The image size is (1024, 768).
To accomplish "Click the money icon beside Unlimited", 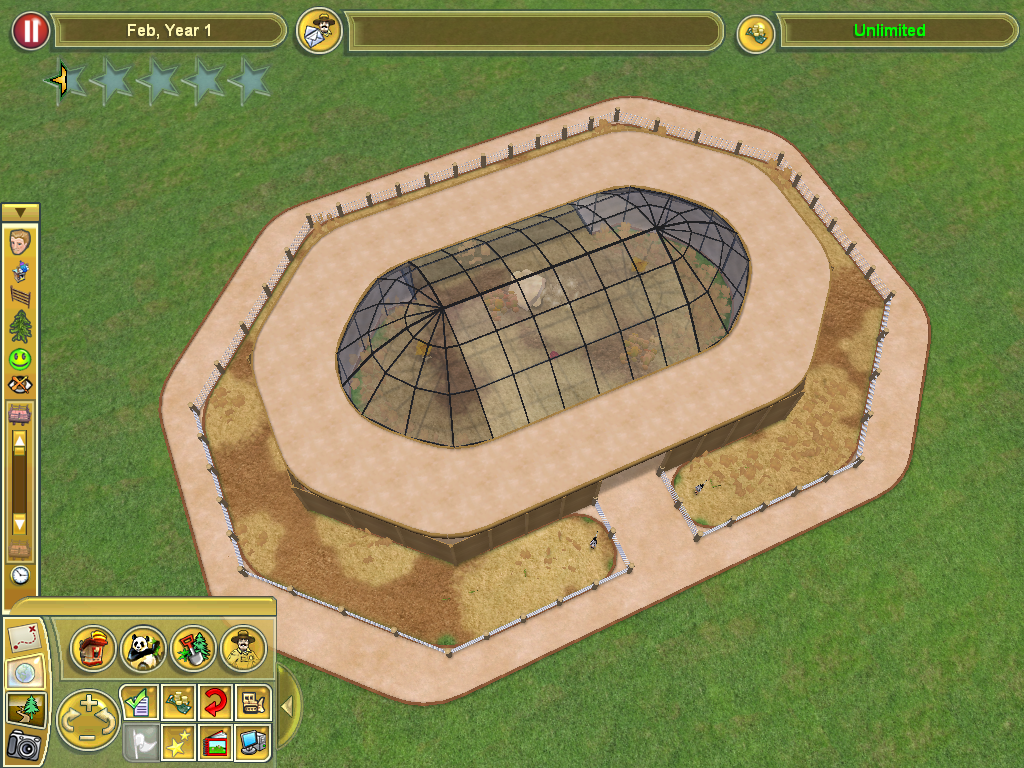I will point(756,33).
